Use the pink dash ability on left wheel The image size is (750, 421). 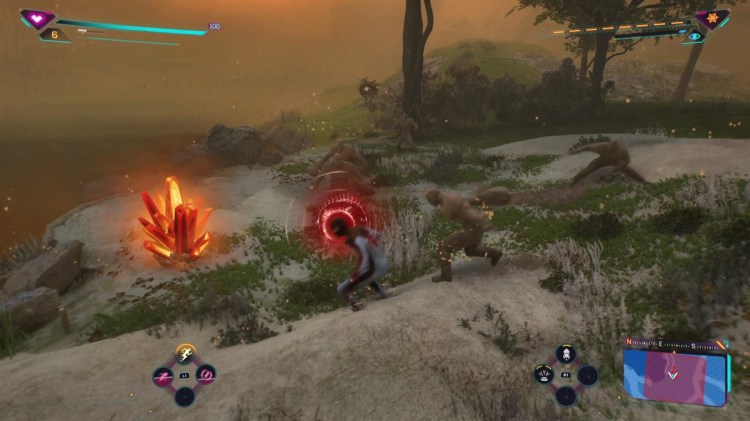(x=163, y=376)
